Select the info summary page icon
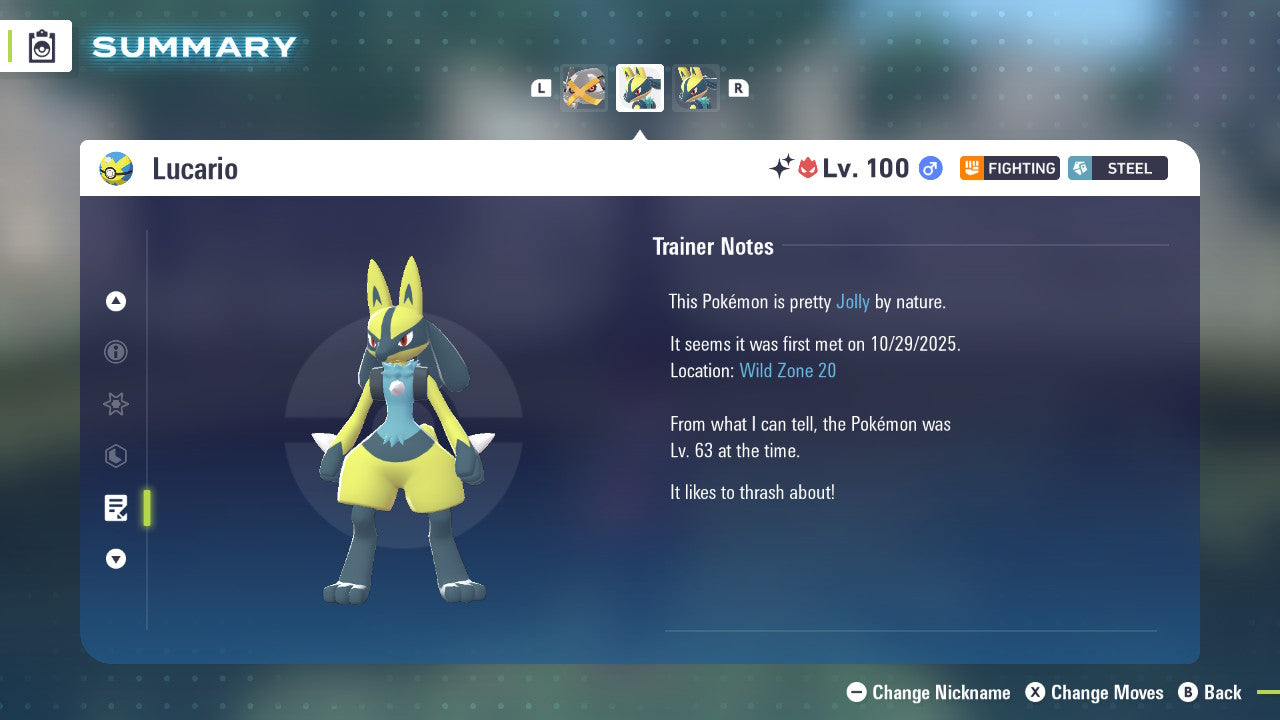1280x720 pixels. (x=116, y=352)
